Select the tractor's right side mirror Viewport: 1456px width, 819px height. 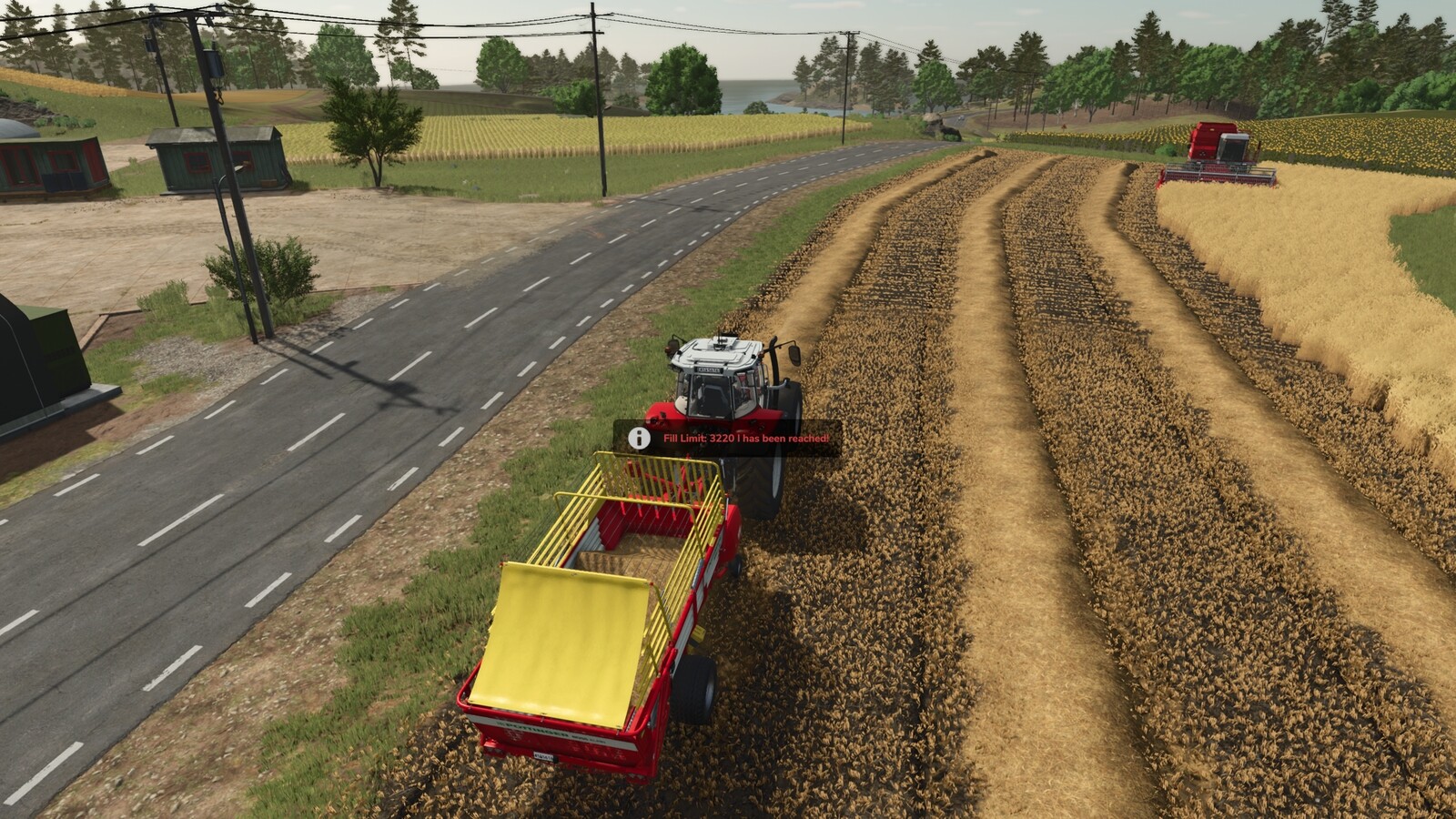click(x=793, y=356)
